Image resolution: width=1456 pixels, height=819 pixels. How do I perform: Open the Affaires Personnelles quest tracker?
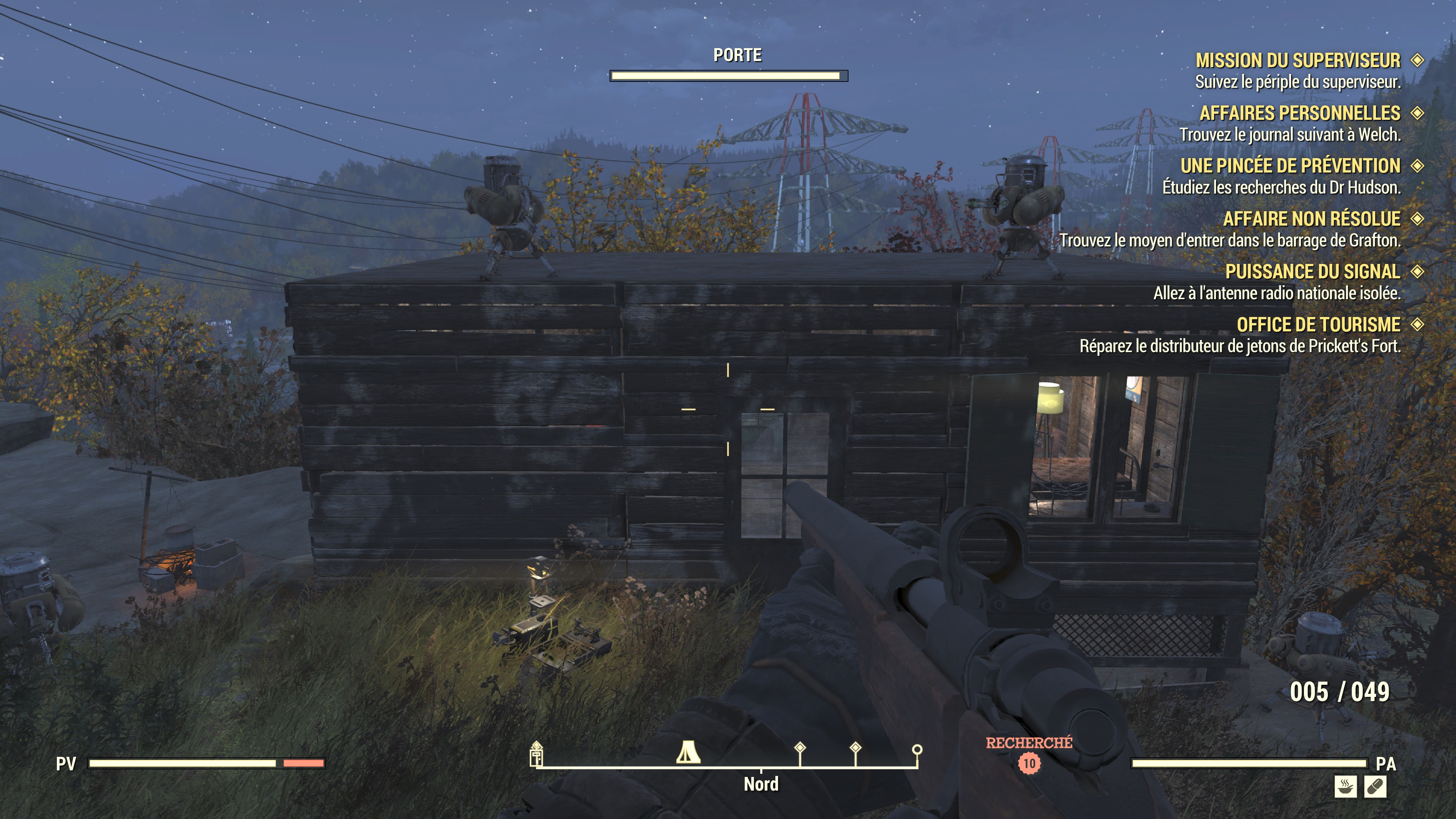click(1299, 113)
